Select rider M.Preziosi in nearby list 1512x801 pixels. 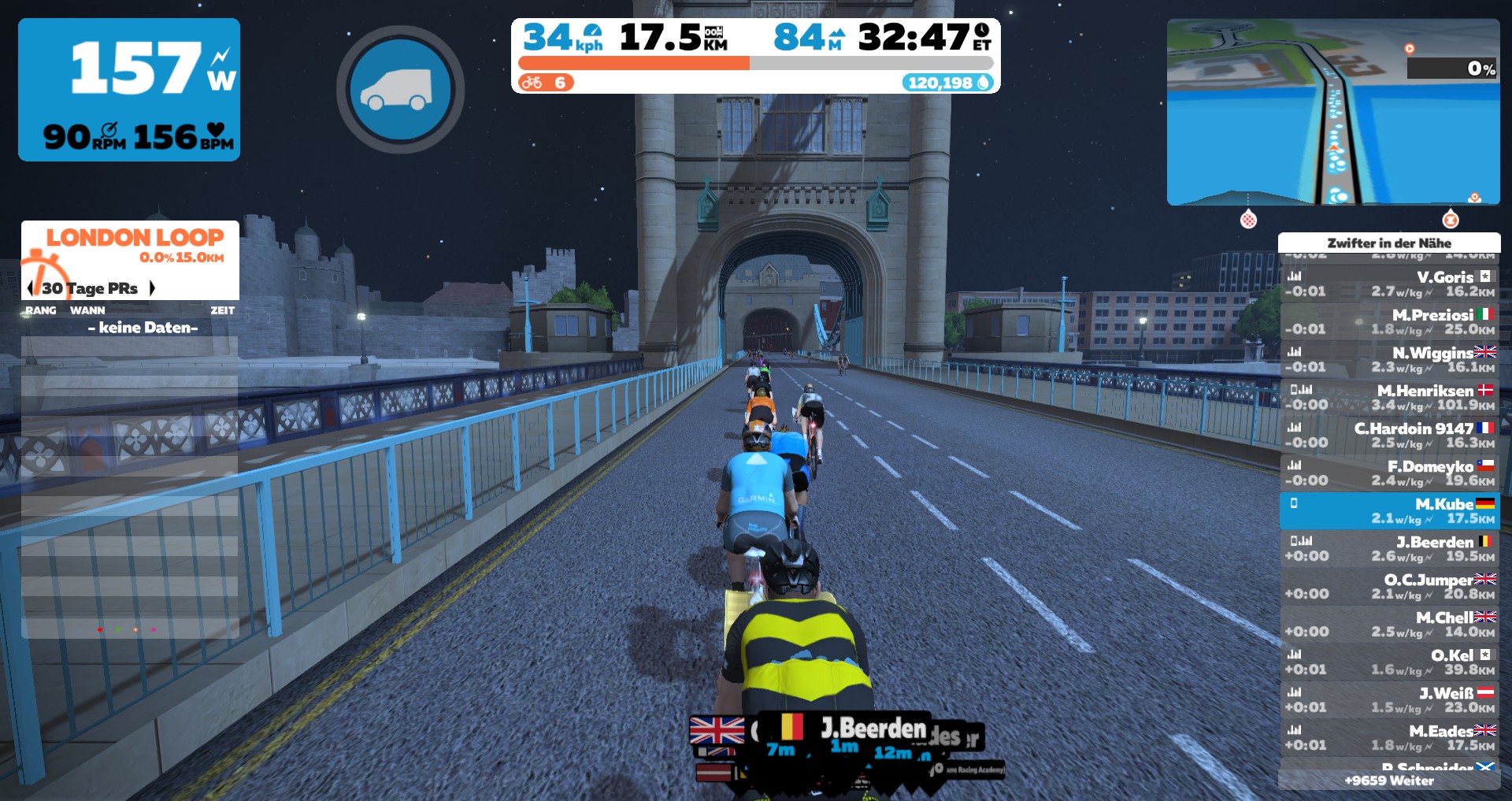pyautogui.click(x=1389, y=322)
